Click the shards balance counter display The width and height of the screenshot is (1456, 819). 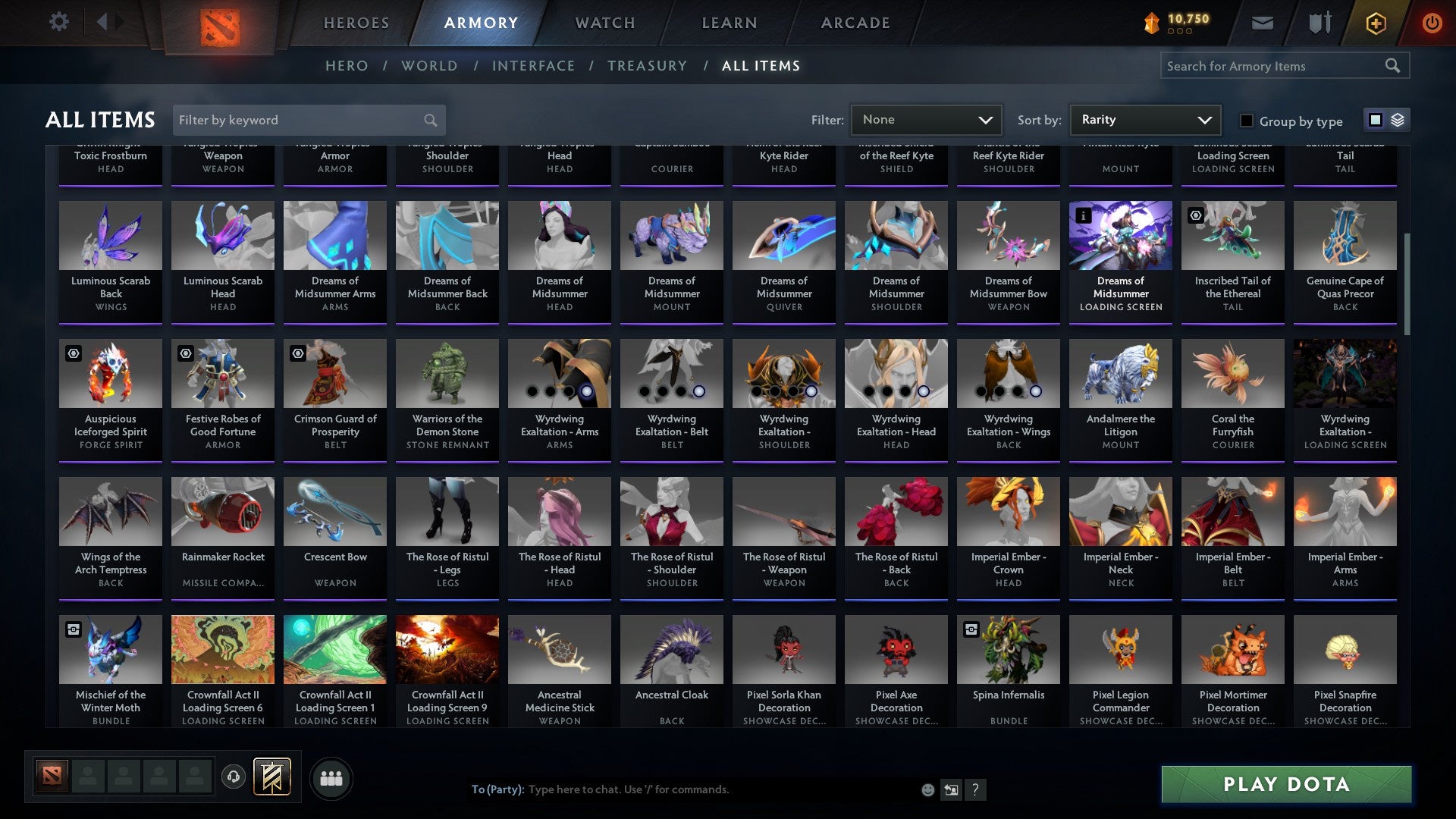click(1178, 20)
